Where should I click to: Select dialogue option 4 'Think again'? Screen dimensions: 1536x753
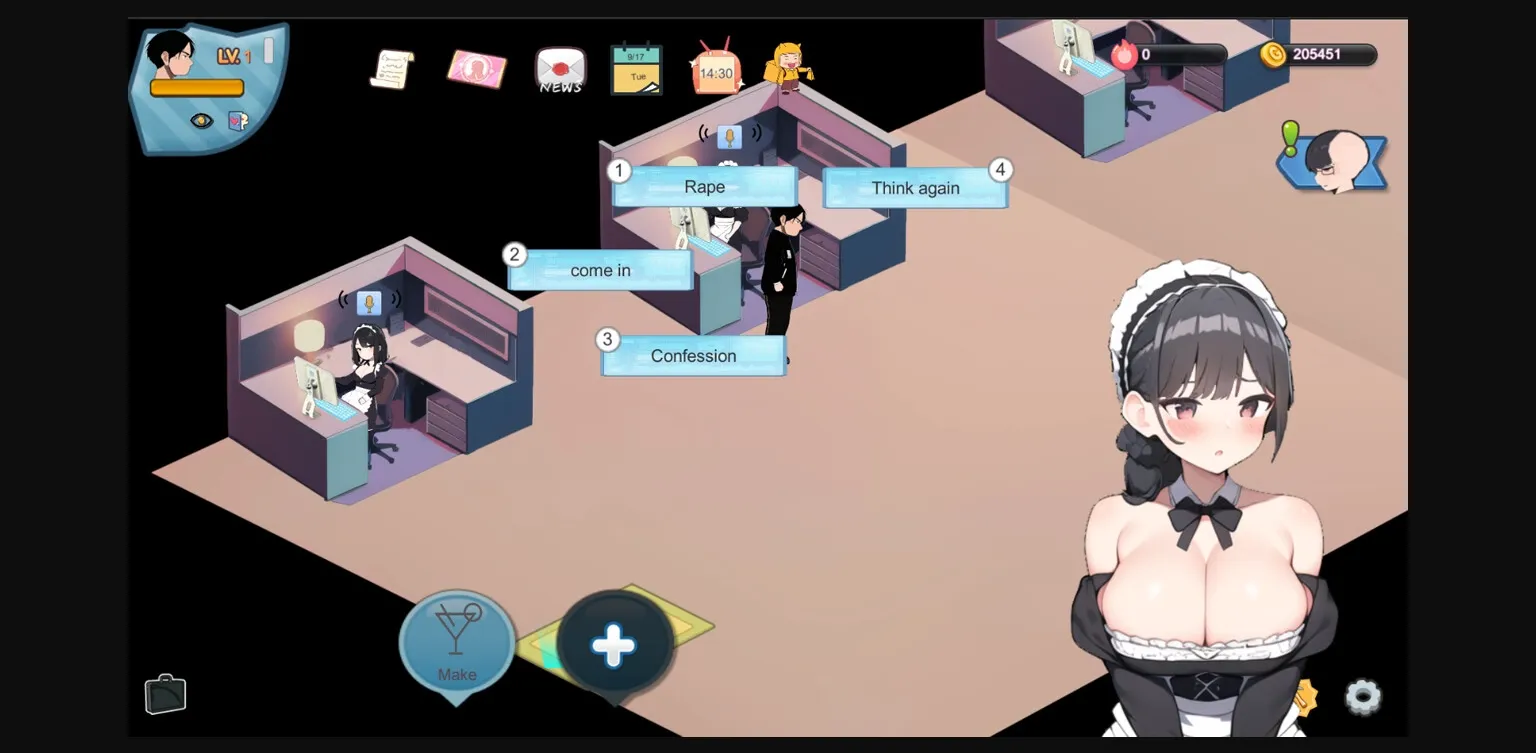(x=915, y=187)
